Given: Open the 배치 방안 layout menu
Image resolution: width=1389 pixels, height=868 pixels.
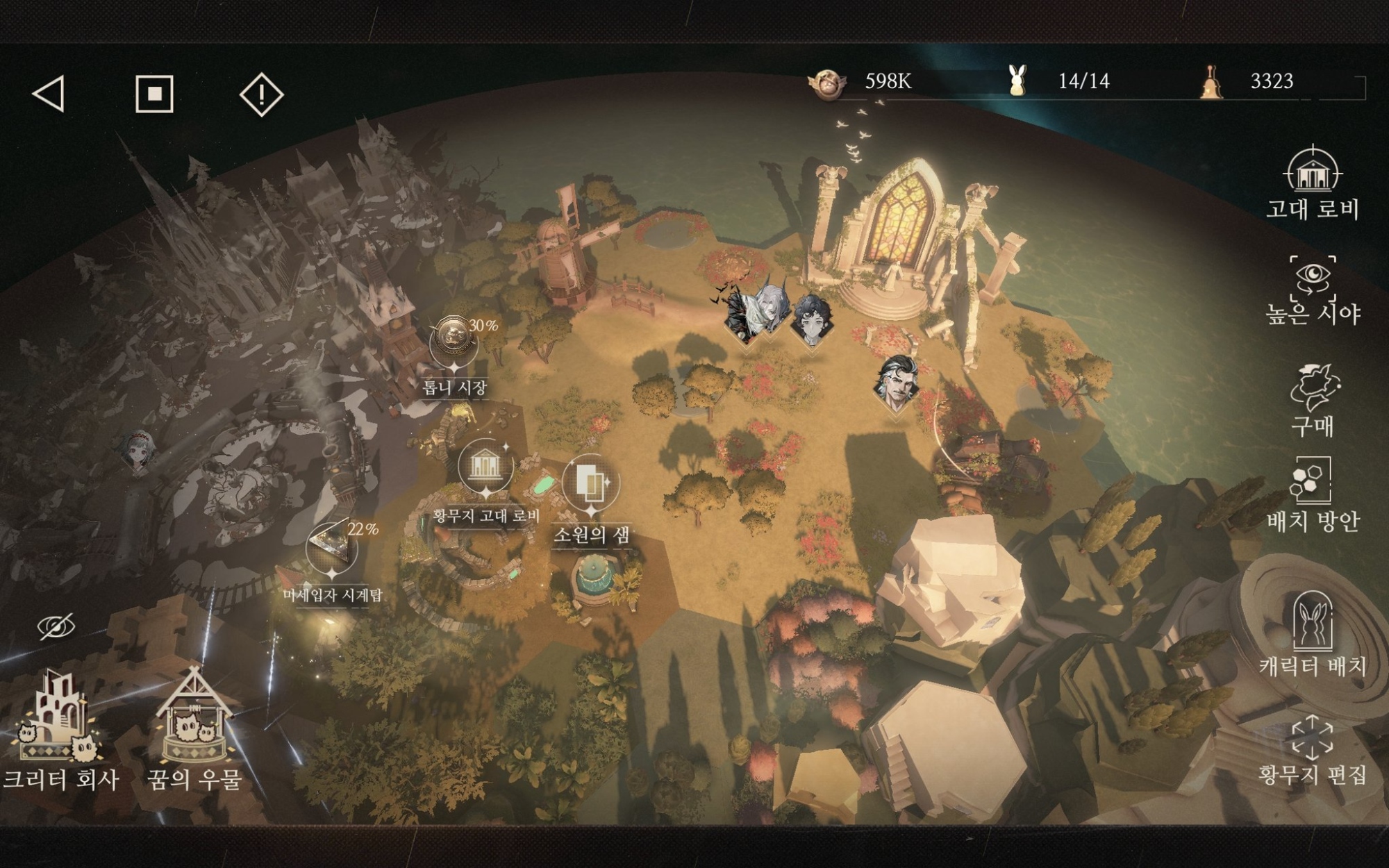Looking at the screenshot, I should pos(1312,493).
